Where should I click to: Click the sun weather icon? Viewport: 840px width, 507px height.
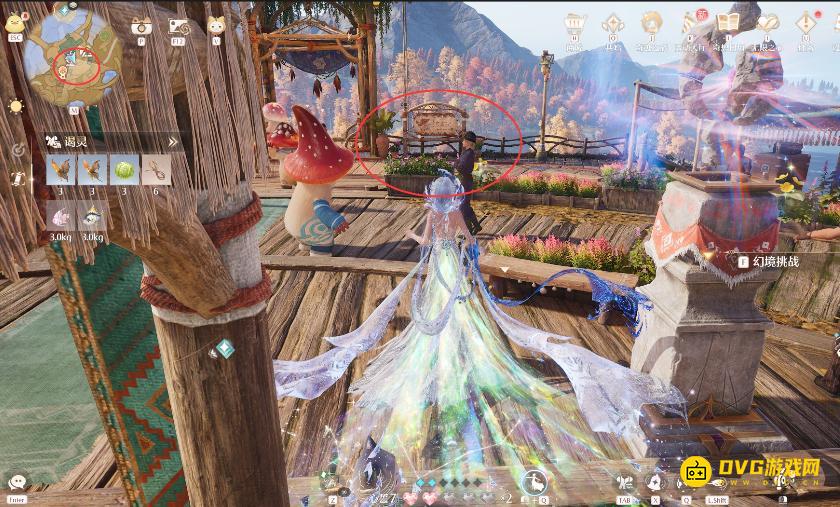point(15,106)
